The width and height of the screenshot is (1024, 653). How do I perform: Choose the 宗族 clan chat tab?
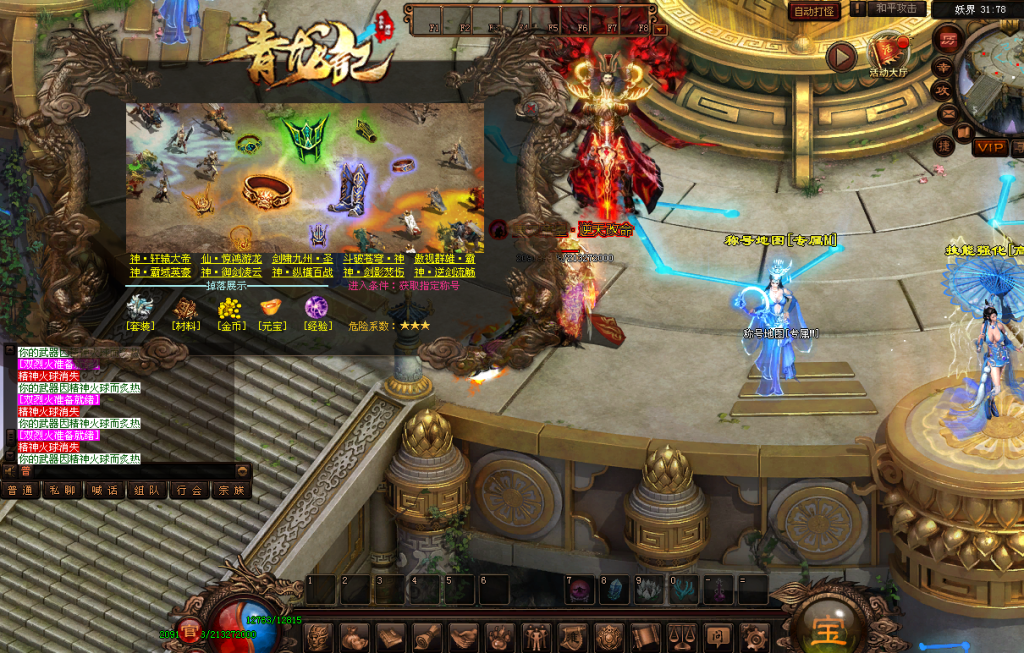pyautogui.click(x=231, y=491)
